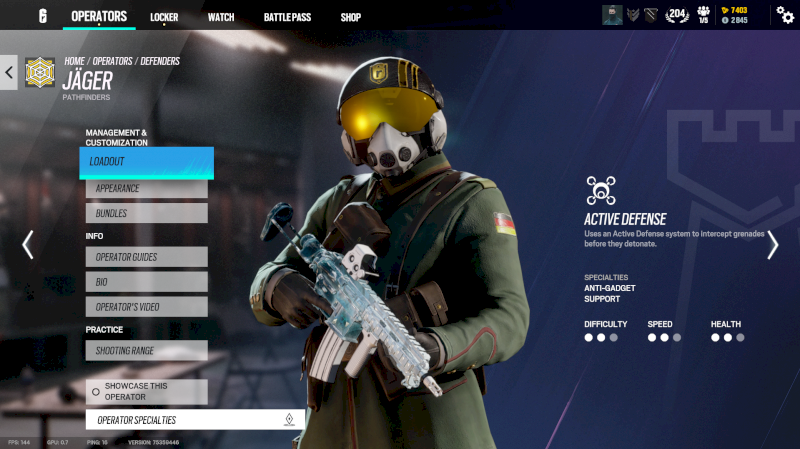
Task: Switch to the Operators tab
Action: 99,16
